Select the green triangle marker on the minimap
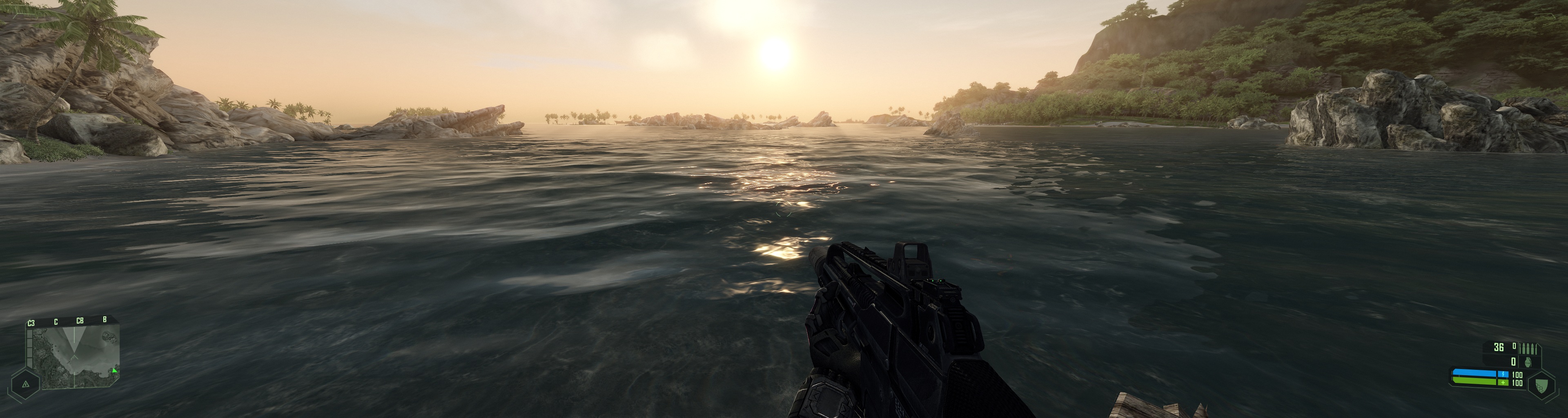1568x418 pixels. tap(114, 370)
